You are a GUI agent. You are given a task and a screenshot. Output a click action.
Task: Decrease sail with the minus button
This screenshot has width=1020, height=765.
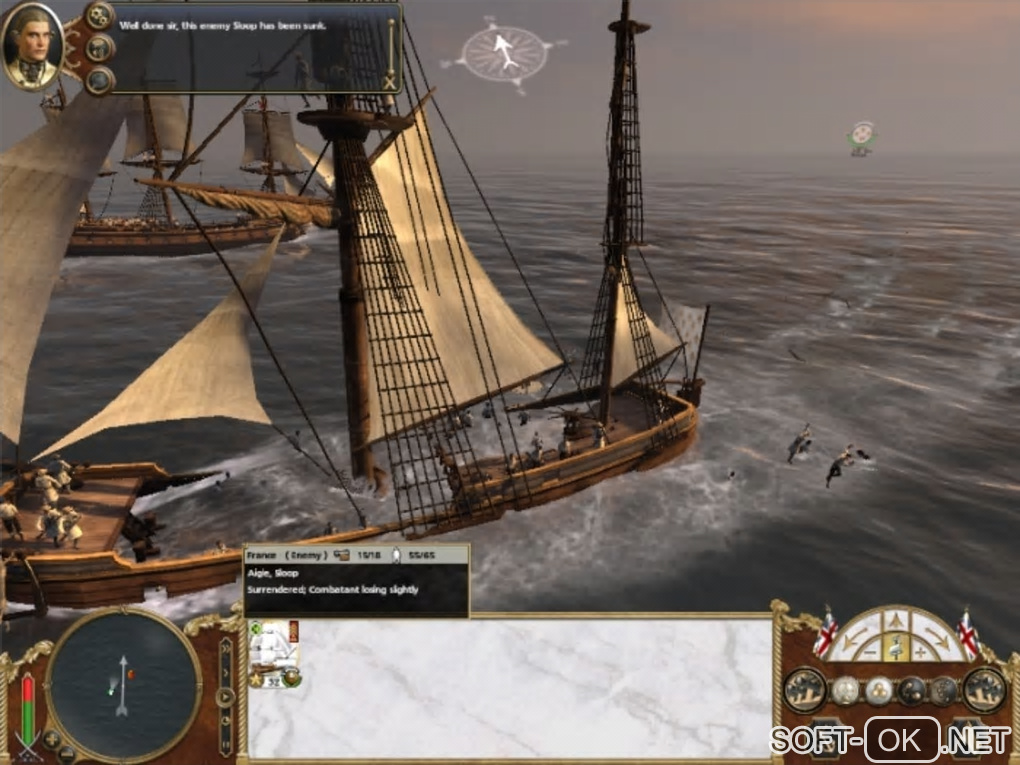pos(869,652)
